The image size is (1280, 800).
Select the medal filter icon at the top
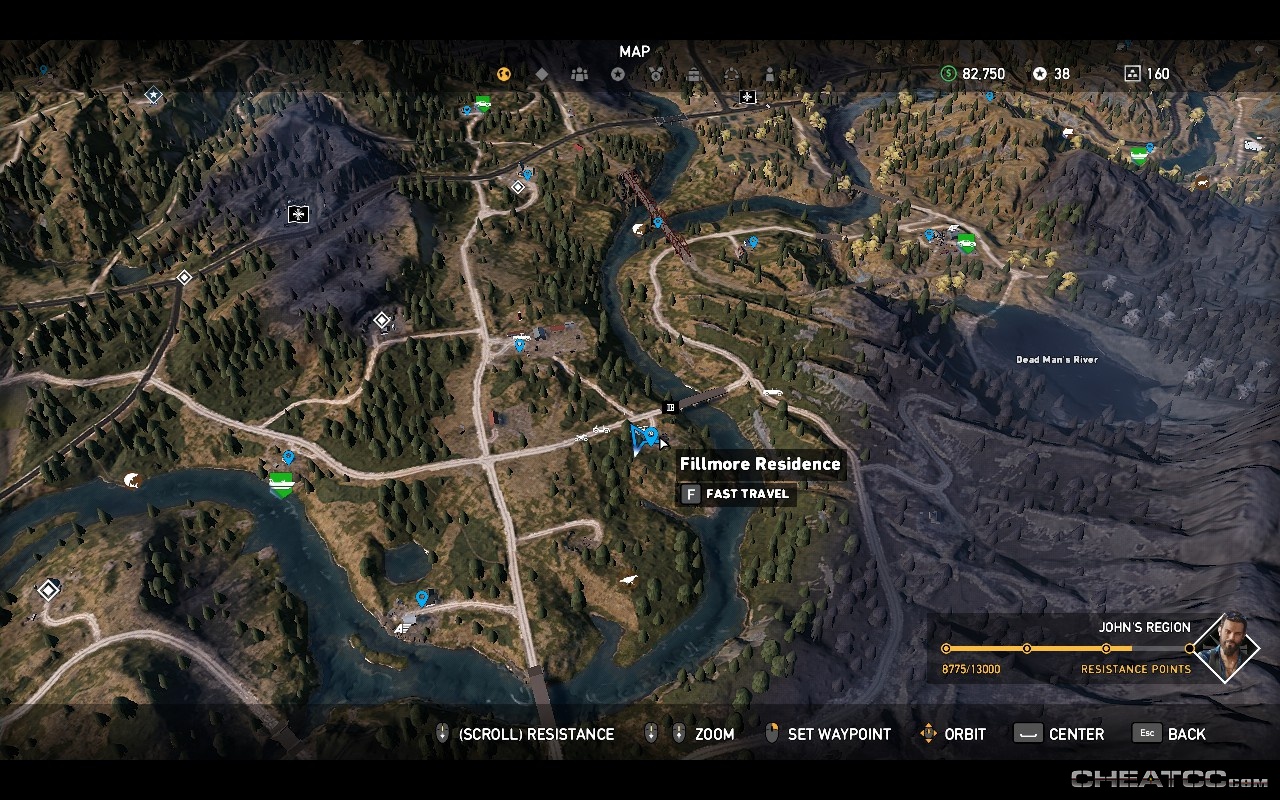[x=656, y=73]
